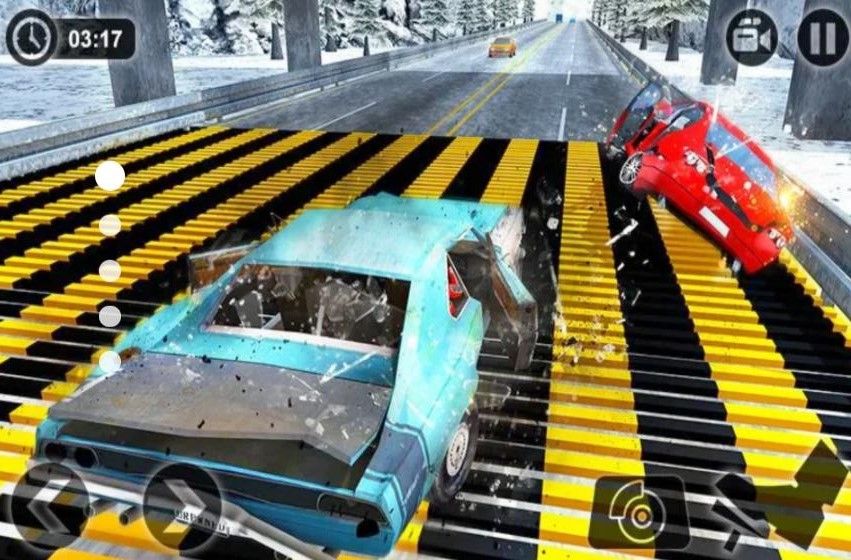Tap the brake disc button
851x560 pixels.
(638, 510)
